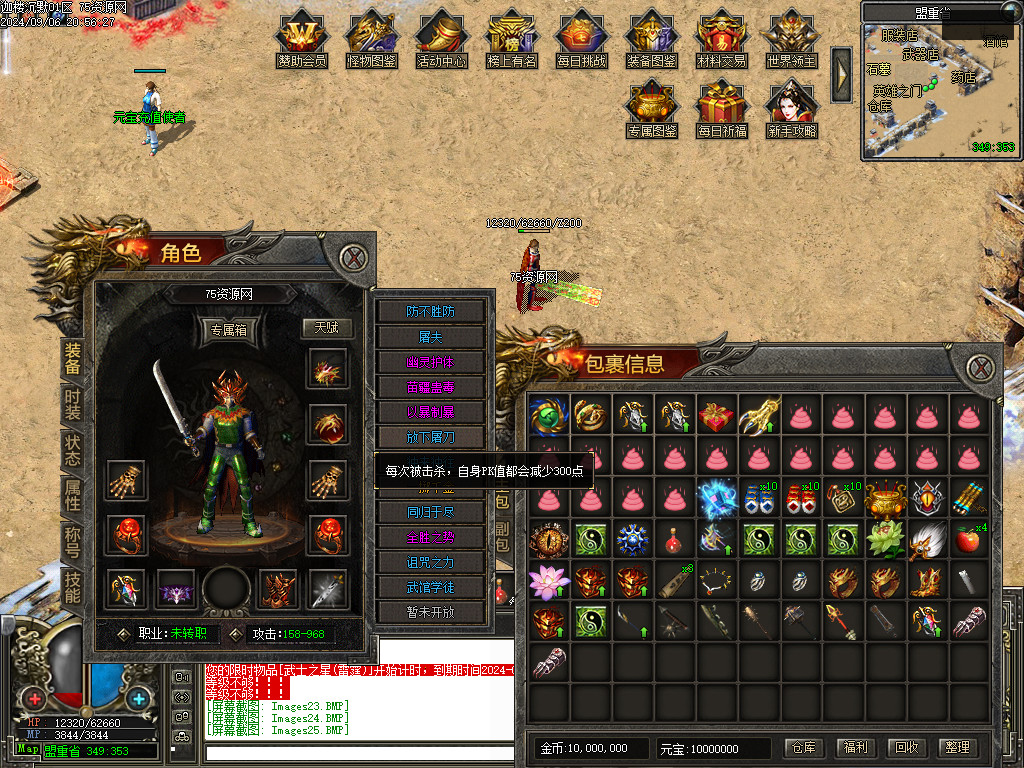Open the 新手攻略 beginner guide
This screenshot has width=1024, height=768.
tap(792, 108)
